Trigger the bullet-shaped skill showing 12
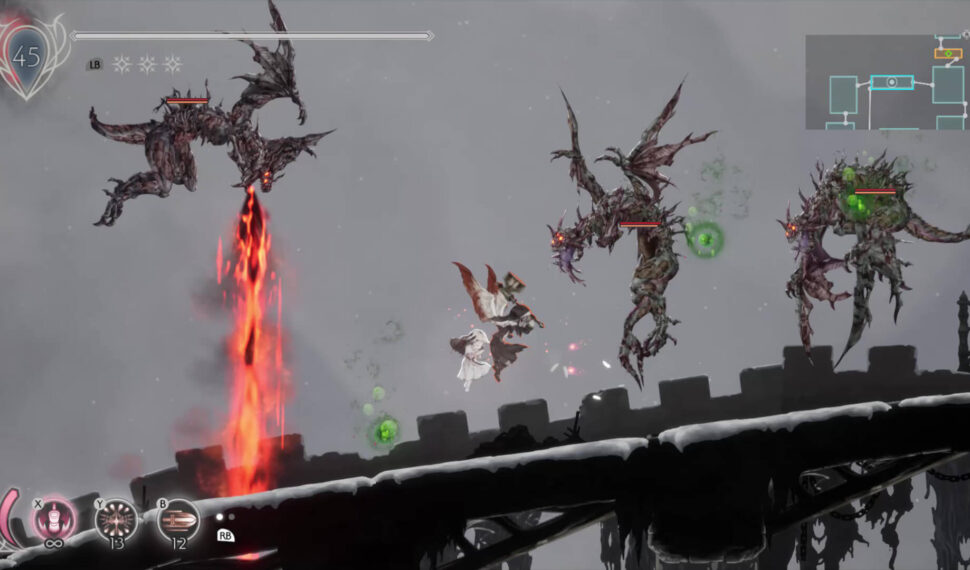This screenshot has height=570, width=970. click(x=178, y=520)
